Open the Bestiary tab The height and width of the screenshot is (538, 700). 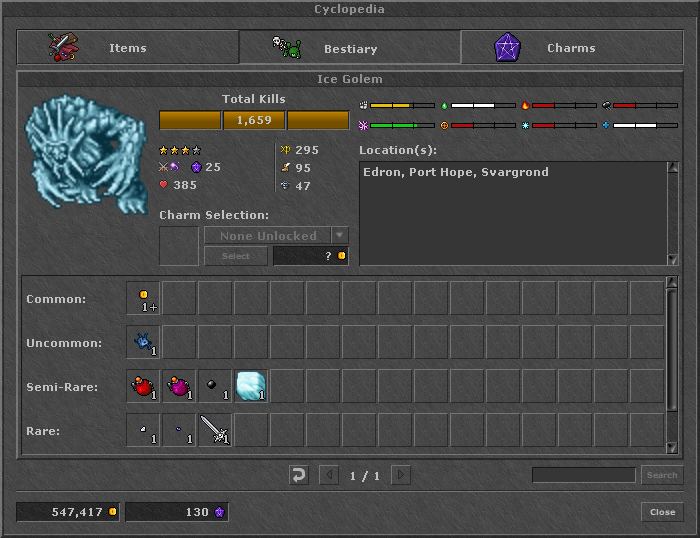350,48
